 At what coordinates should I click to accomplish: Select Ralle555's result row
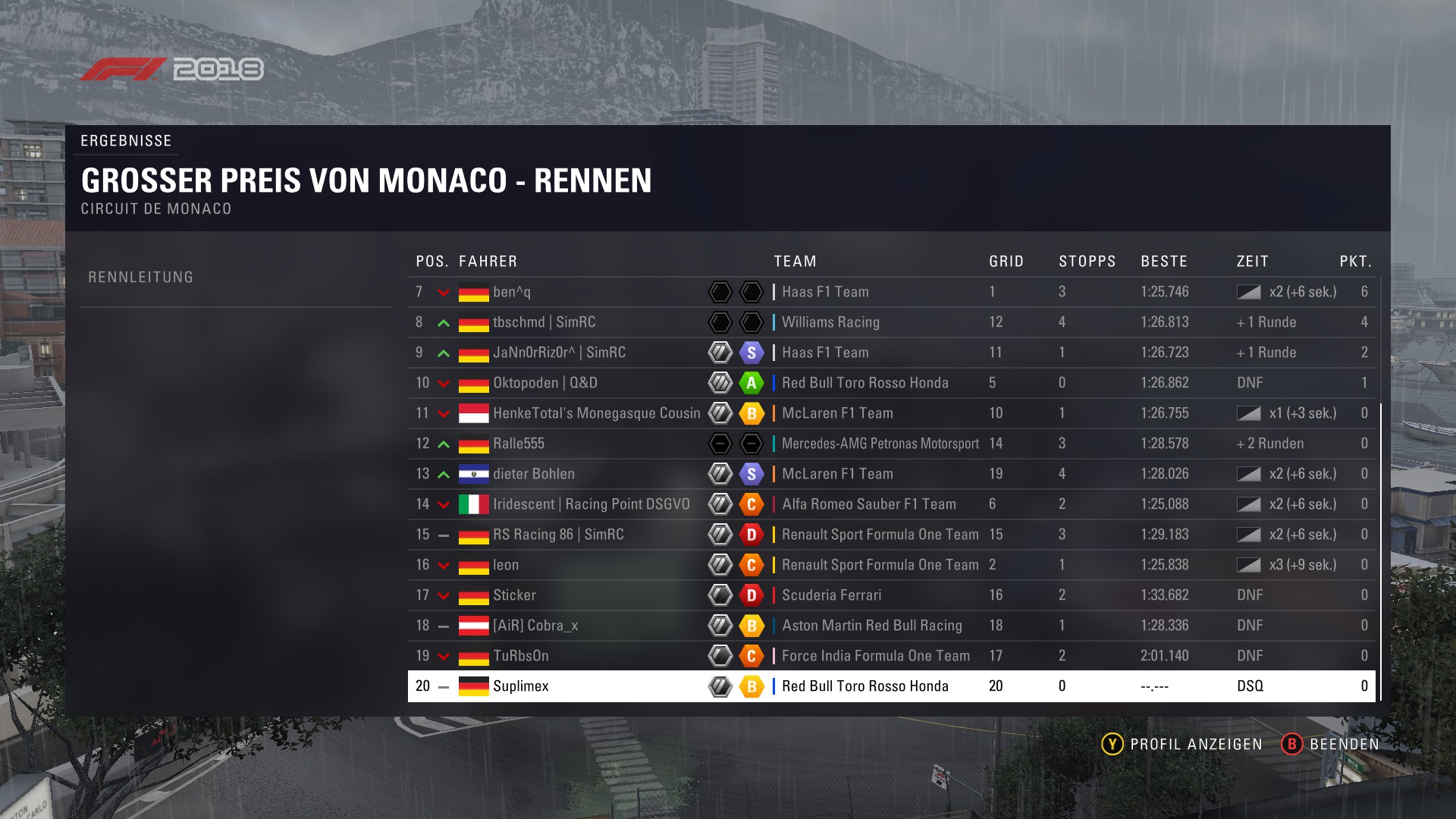[x=519, y=444]
